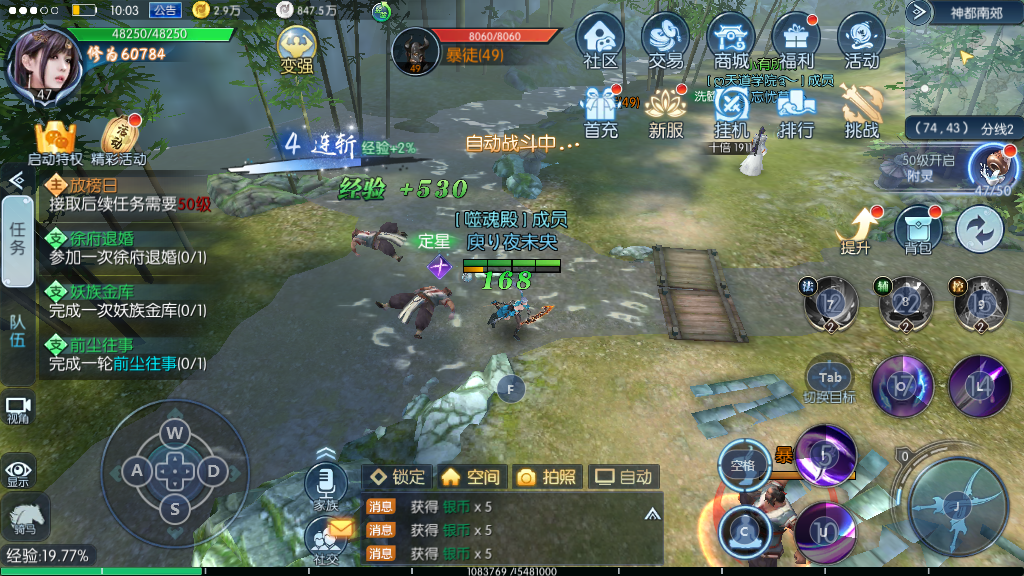Open the 背包 bag inventory
Image resolution: width=1024 pixels, height=576 pixels.
917,230
